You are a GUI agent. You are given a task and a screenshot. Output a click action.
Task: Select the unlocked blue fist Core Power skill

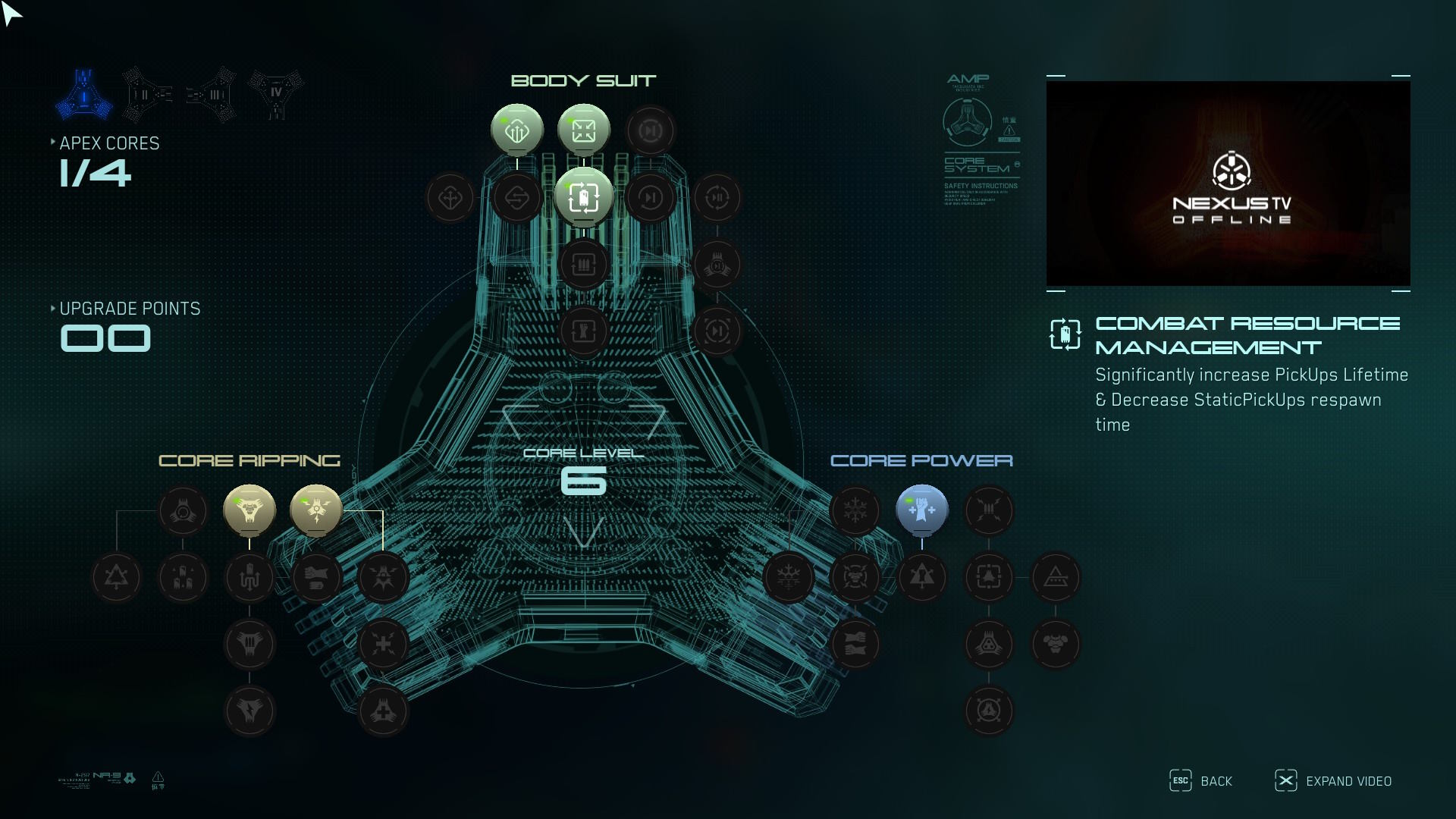[921, 510]
